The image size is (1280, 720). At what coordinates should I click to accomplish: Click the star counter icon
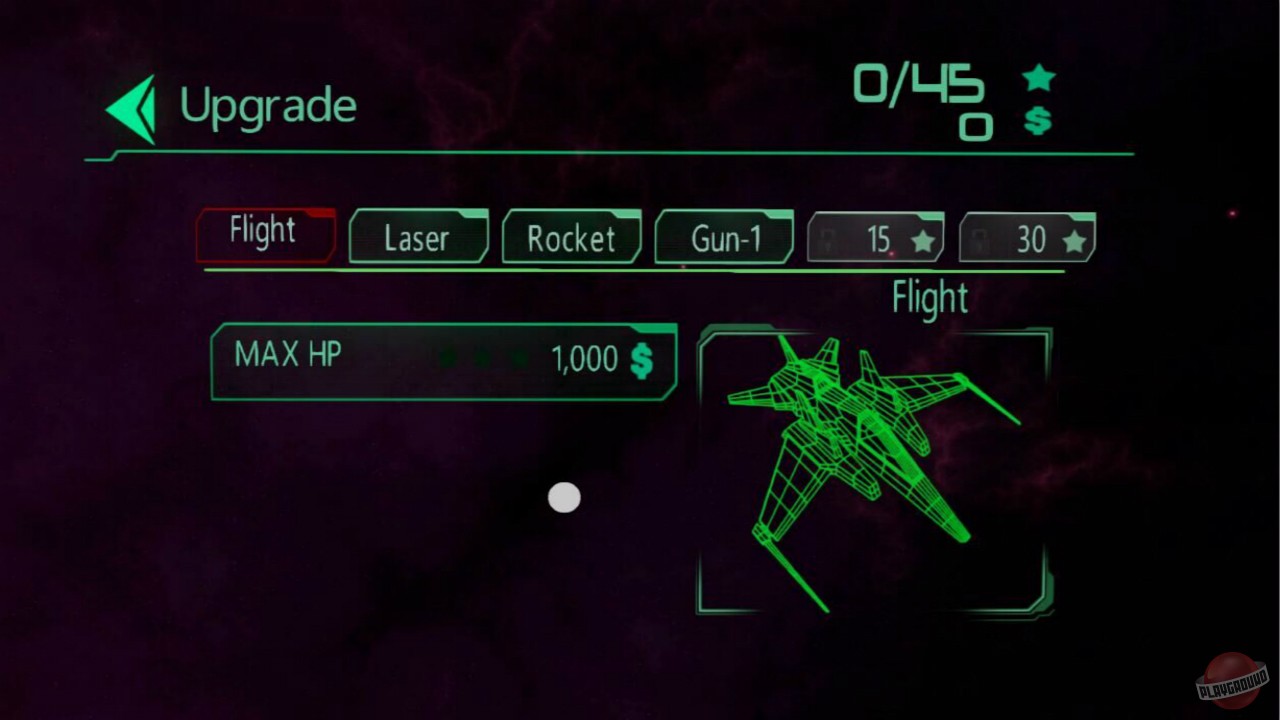pyautogui.click(x=1039, y=76)
